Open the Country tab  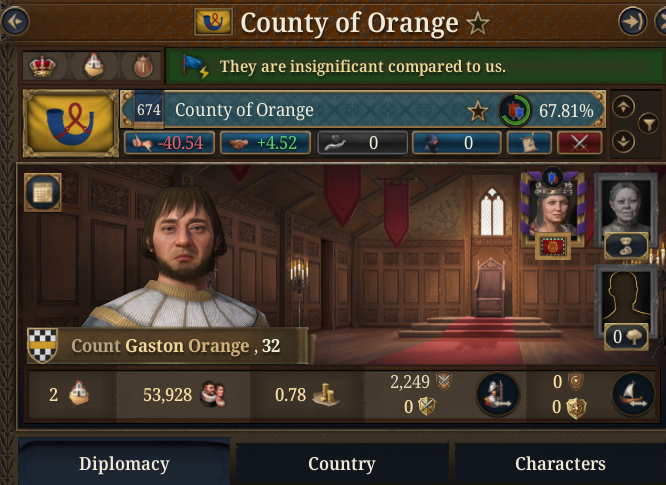[x=341, y=464]
